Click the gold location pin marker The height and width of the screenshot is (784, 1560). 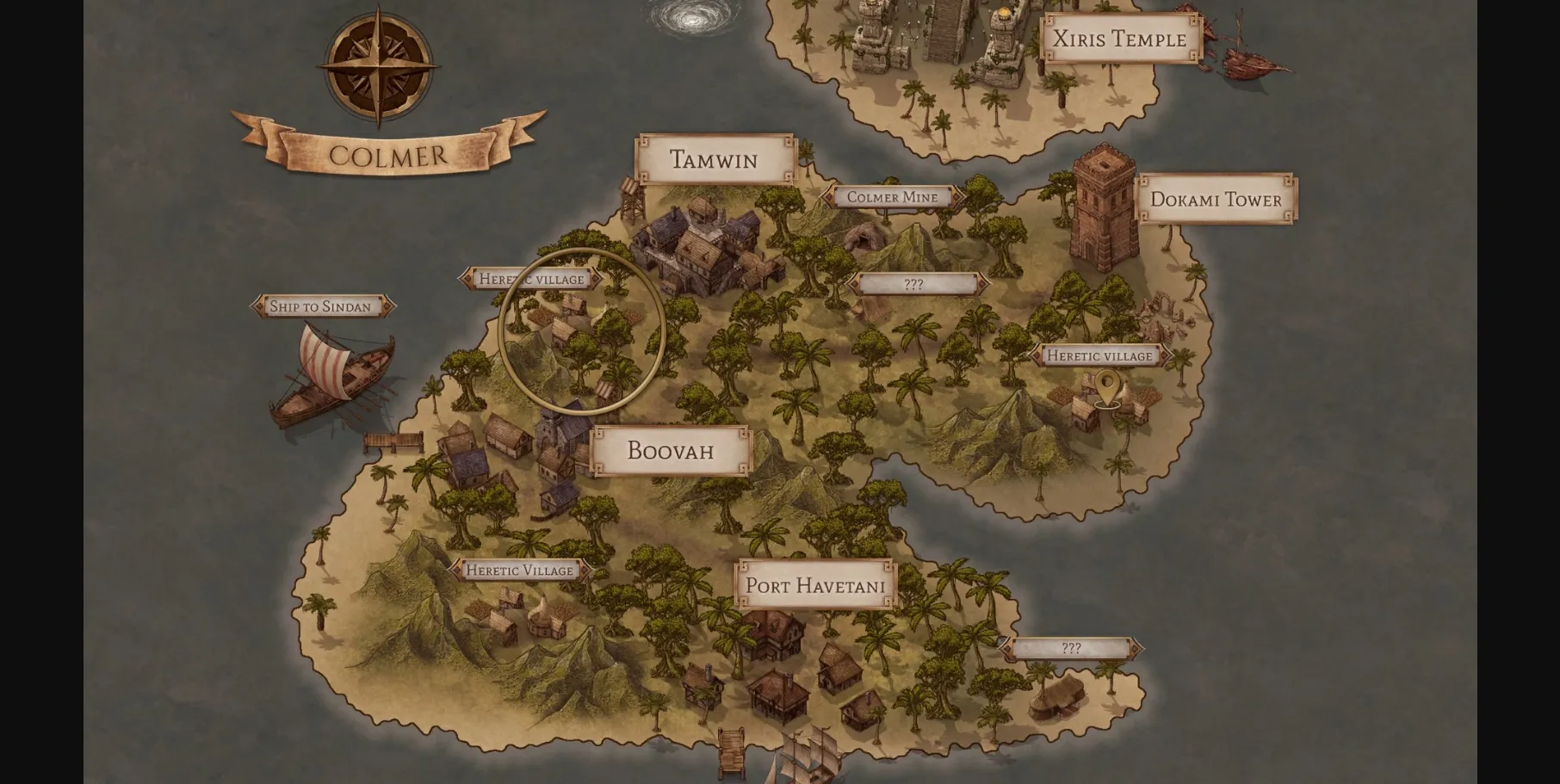click(x=1107, y=387)
